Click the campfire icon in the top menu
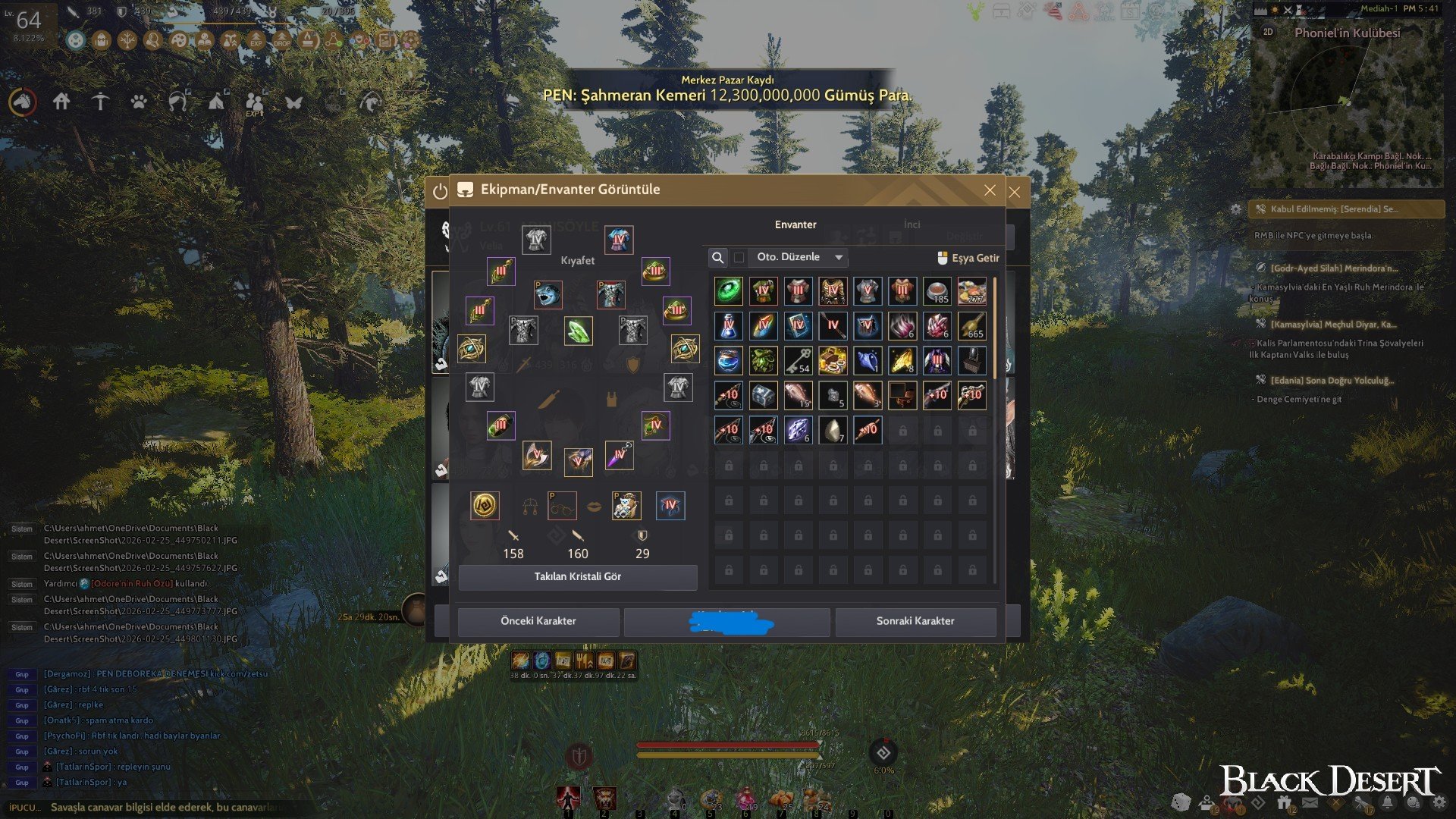Viewport: 1456px width, 819px height. [307, 40]
